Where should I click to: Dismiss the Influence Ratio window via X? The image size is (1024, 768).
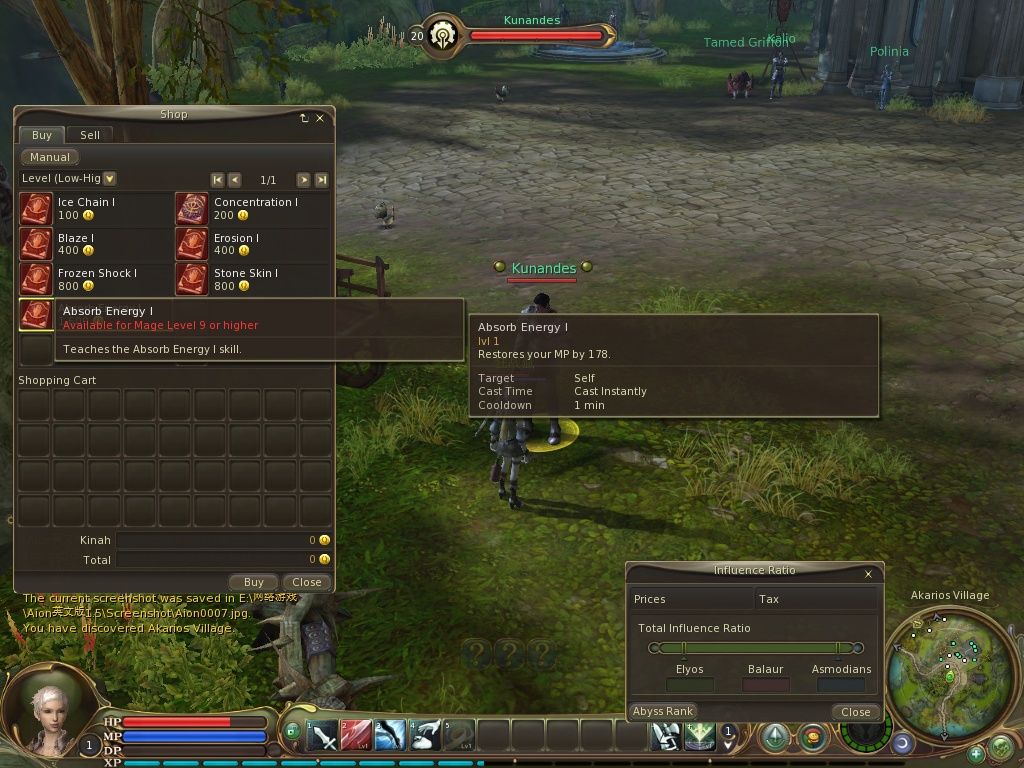868,574
